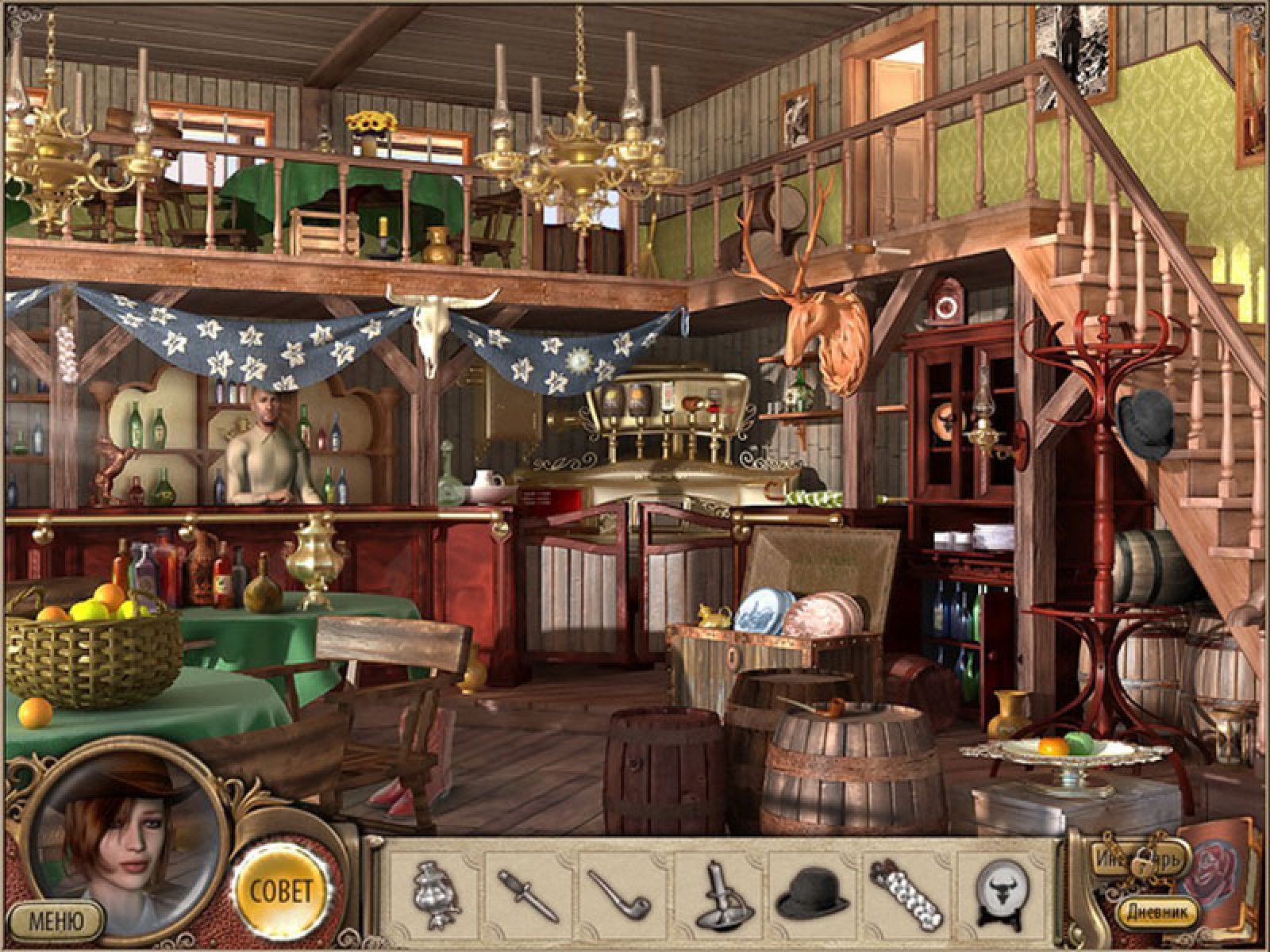Screen dimensions: 1270x952
Task: Open the МЕНЮ button
Action: coord(56,920)
